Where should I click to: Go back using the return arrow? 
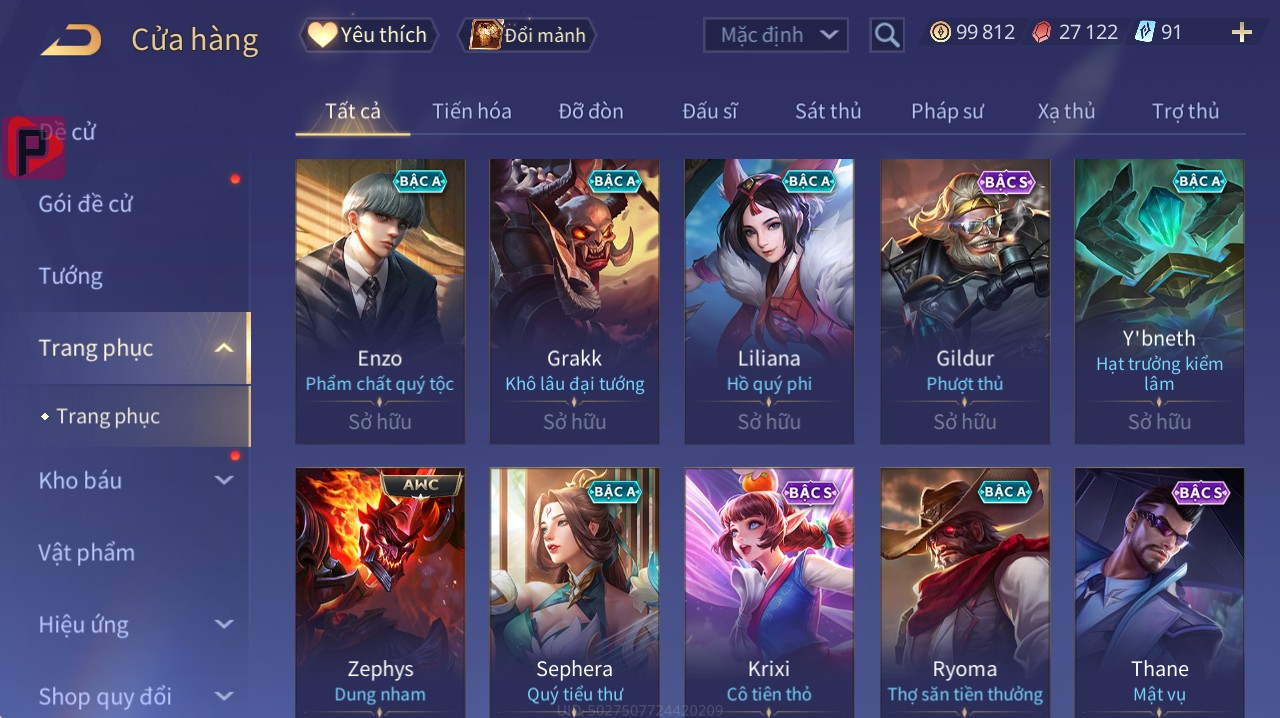[x=71, y=40]
